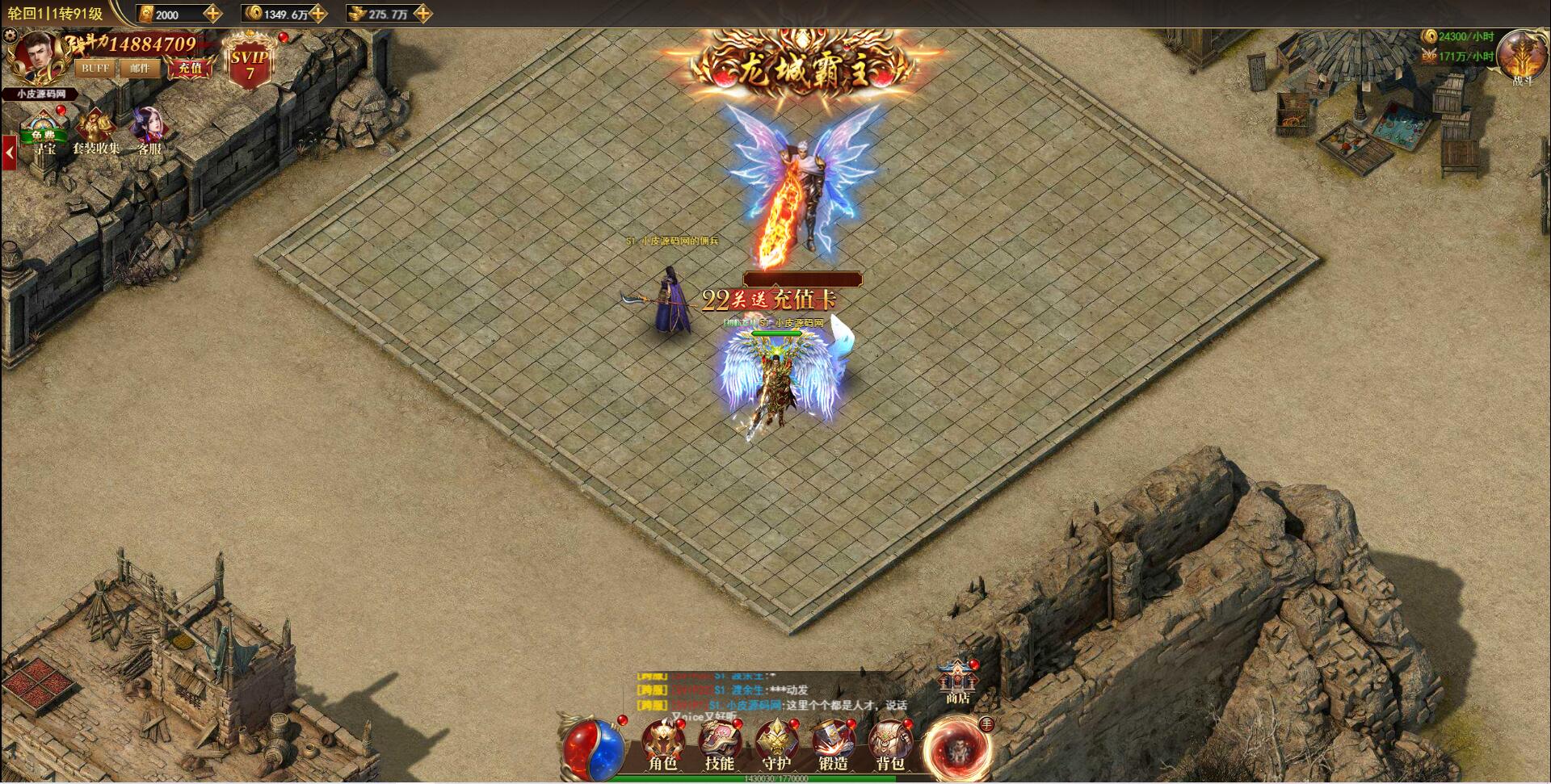Open the 套装收集 set collection panel

96,125
